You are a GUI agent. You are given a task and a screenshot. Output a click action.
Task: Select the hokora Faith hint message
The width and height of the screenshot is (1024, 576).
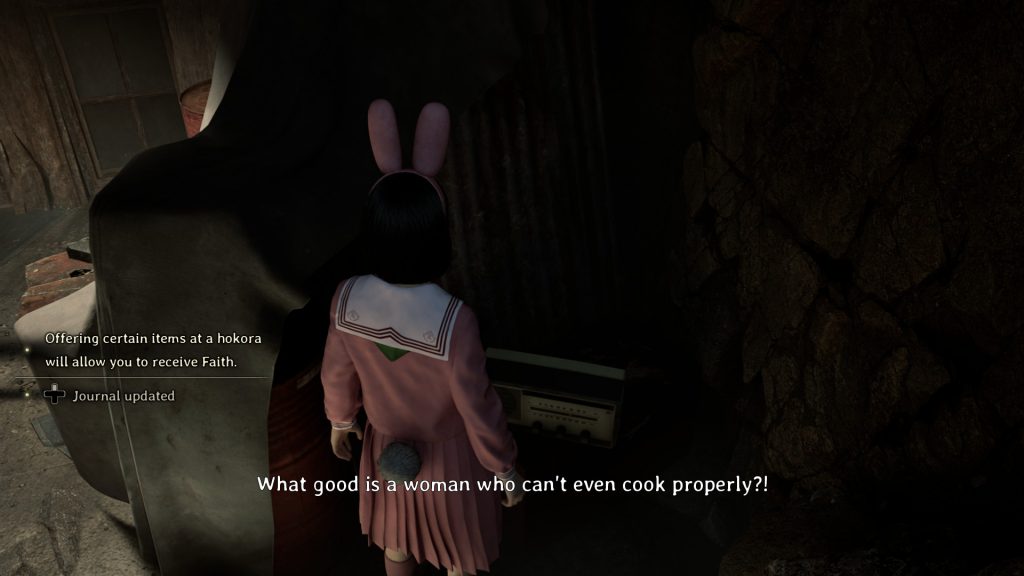point(140,350)
